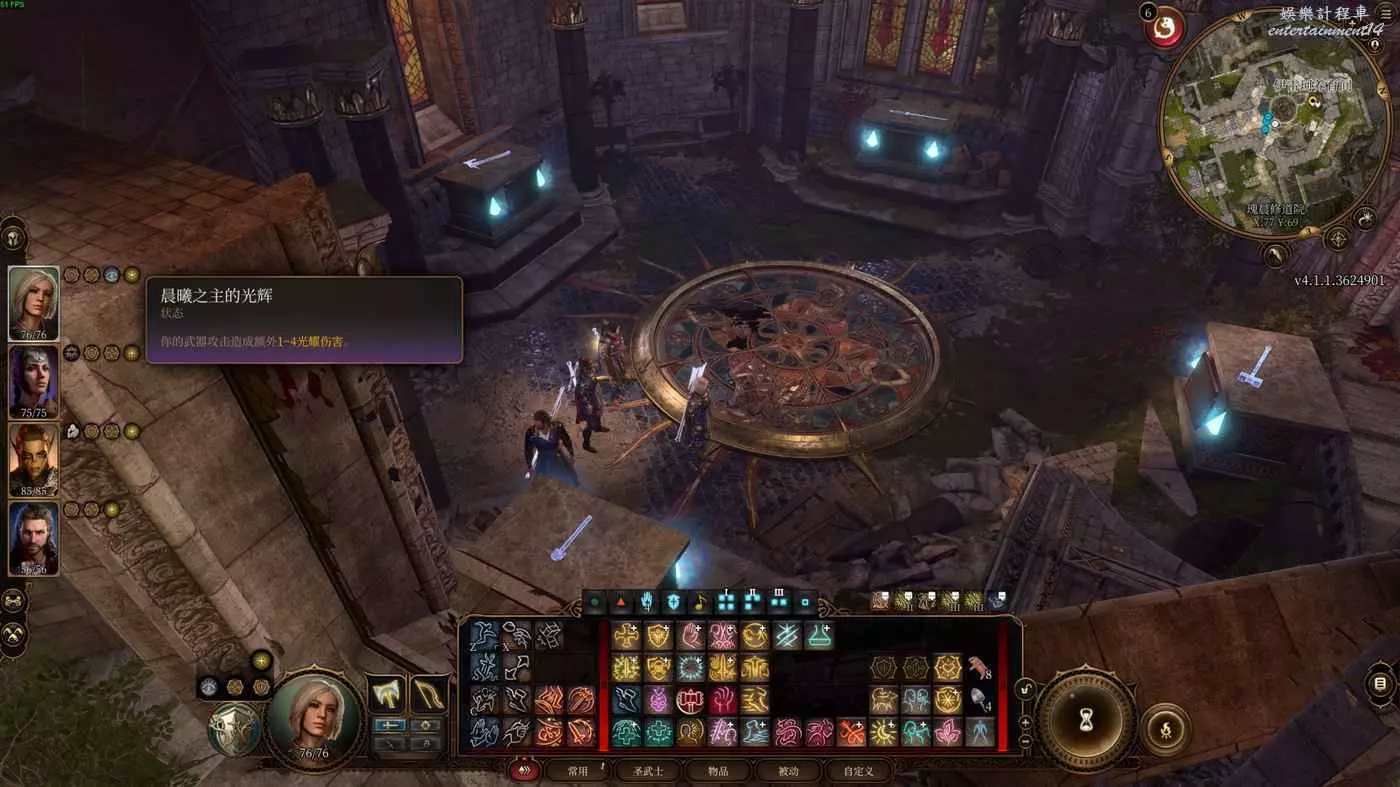Show the 物品 items tab

[x=718, y=771]
